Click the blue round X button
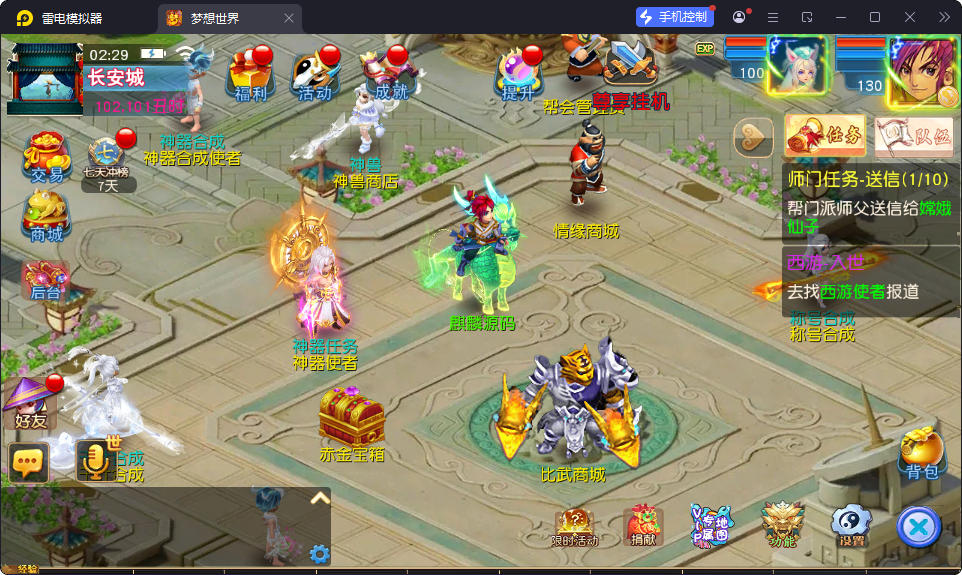 coord(918,526)
